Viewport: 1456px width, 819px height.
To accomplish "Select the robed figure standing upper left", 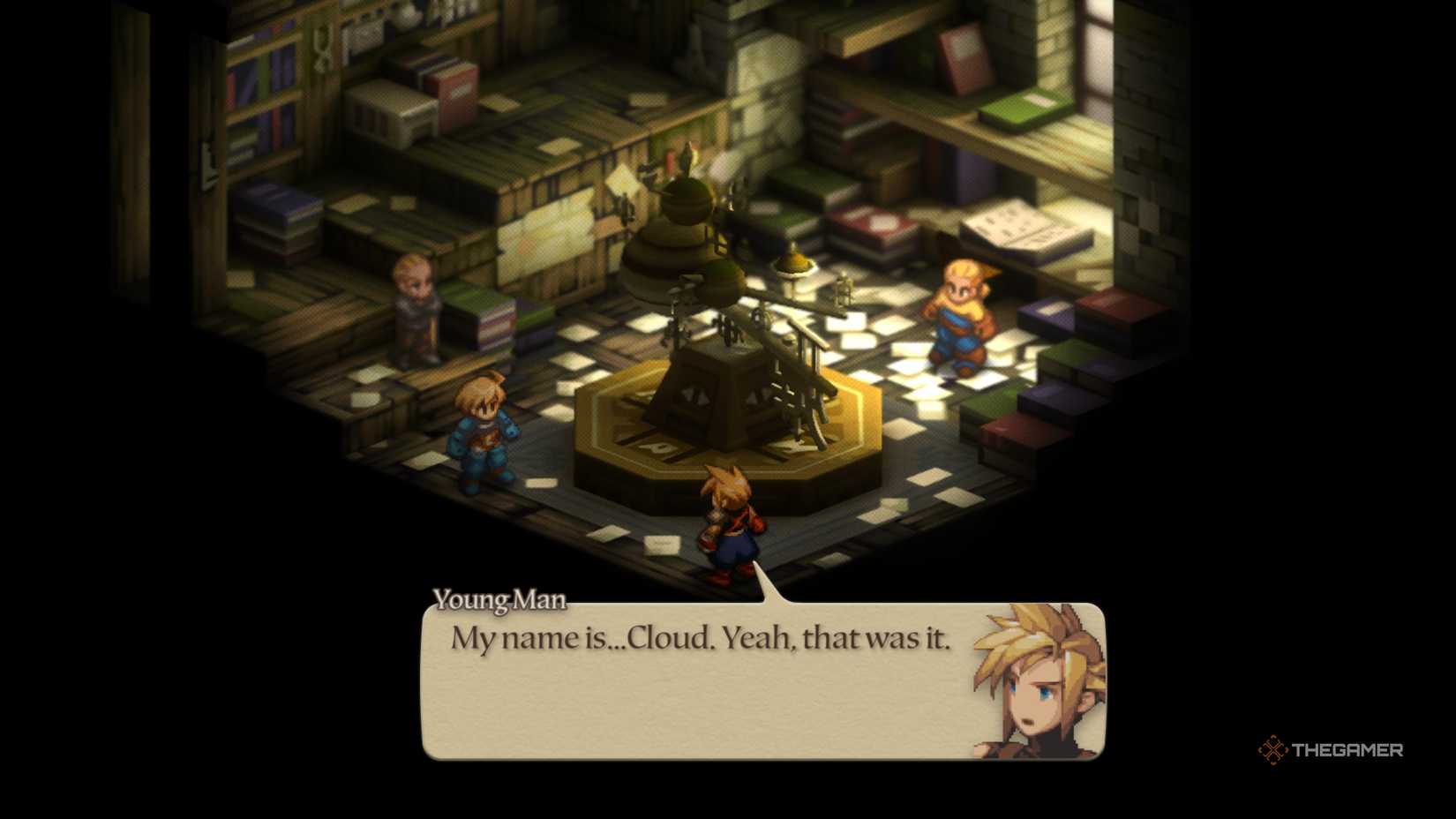I will point(413,309).
